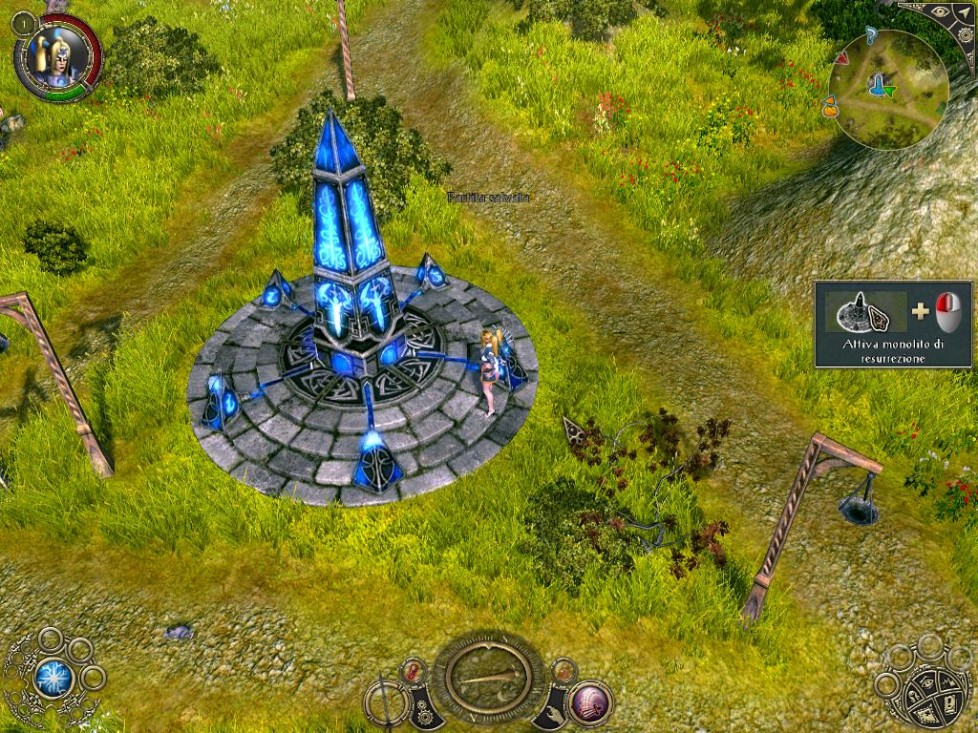
Task: Click the Seraphim character portrait
Action: click(57, 57)
